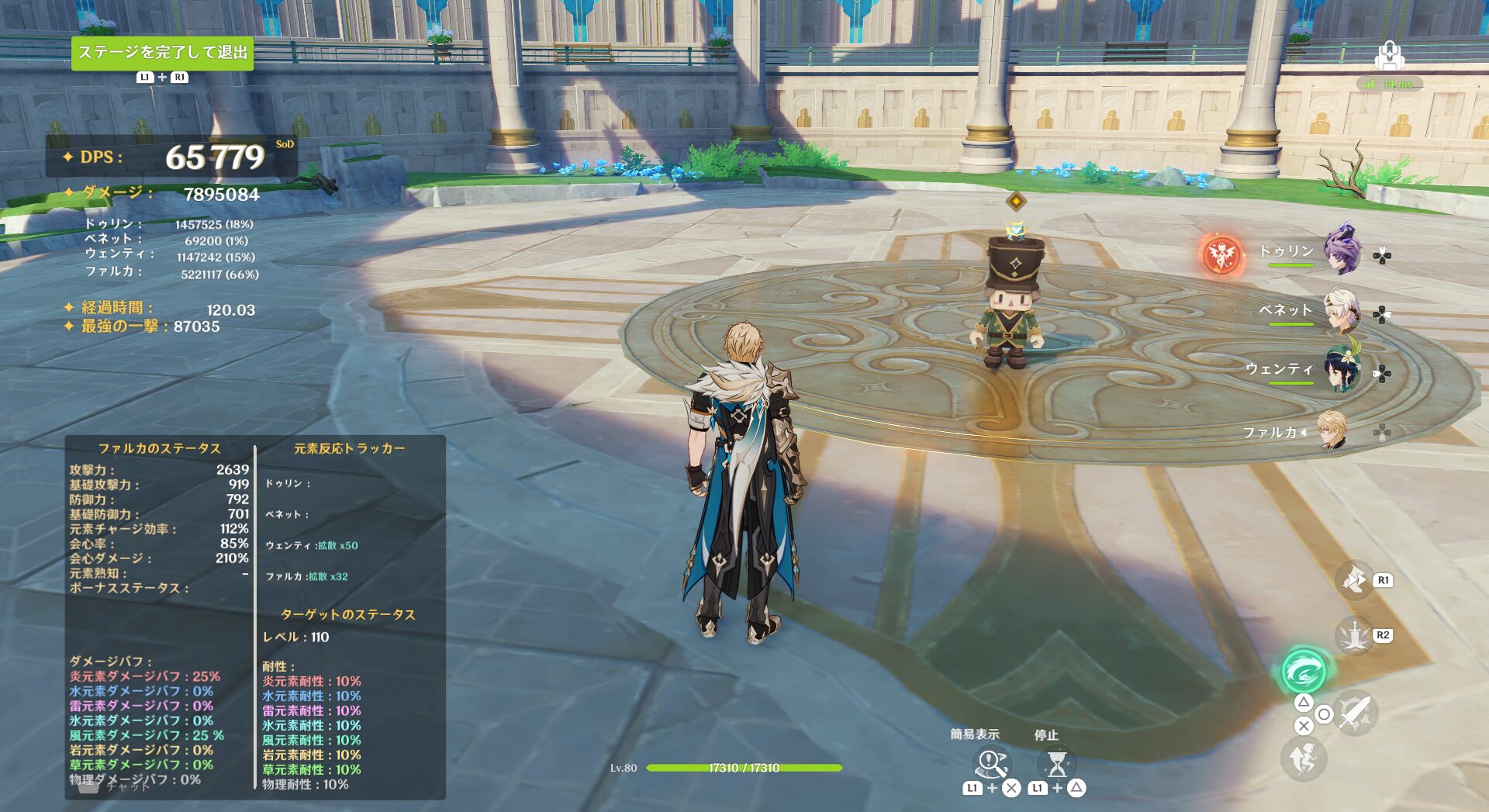Viewport: 1489px width, 812px height.
Task: Open the チャット chat box
Action: [116, 786]
